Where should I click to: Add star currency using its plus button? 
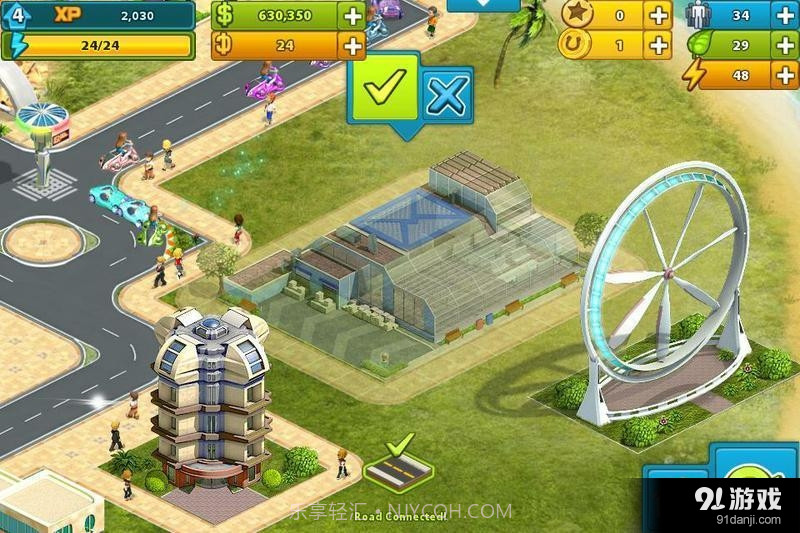point(658,15)
